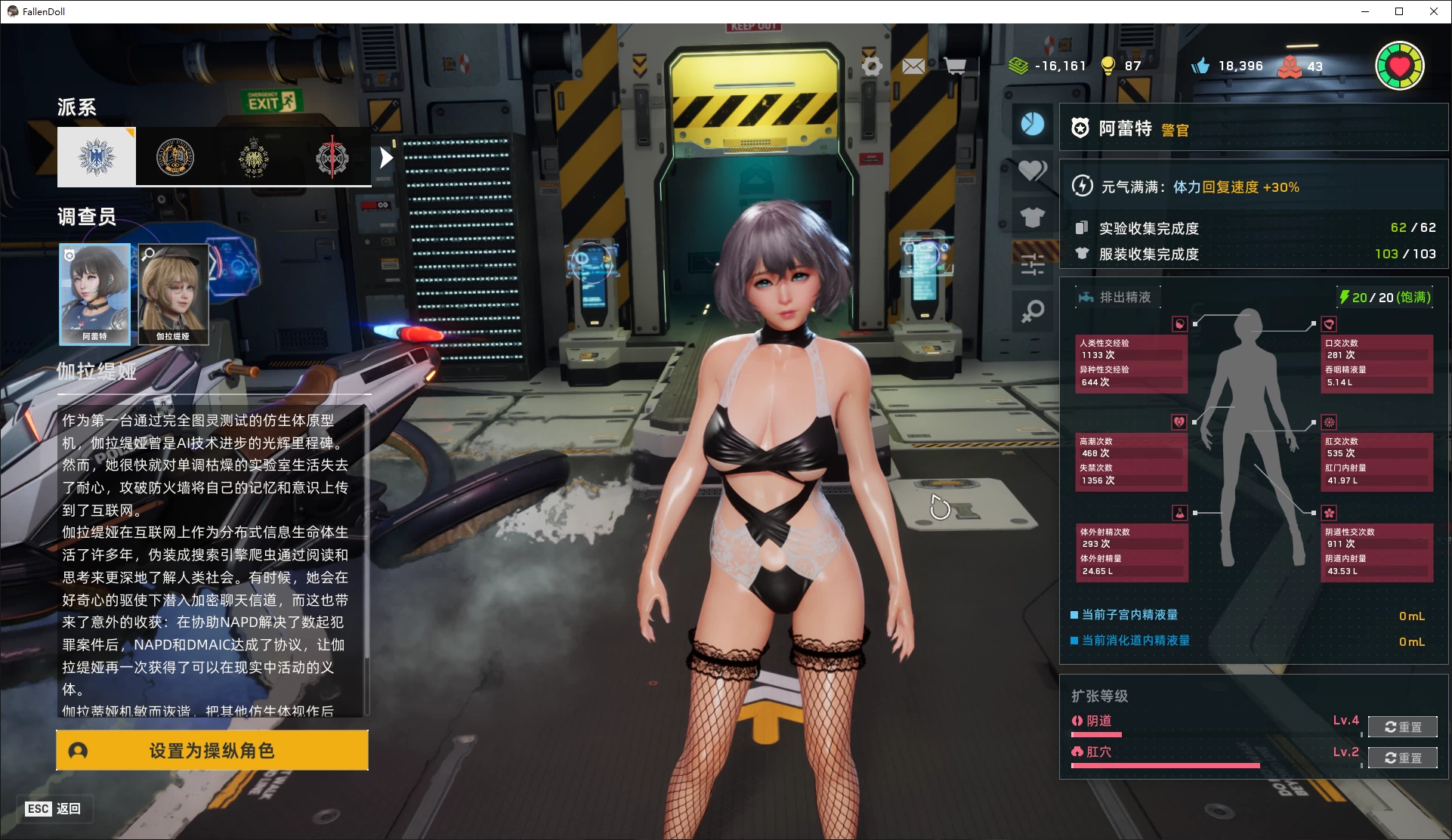Screen dimensions: 1452x840
Task: Reset the 肛穴 expansion level
Action: click(1402, 758)
